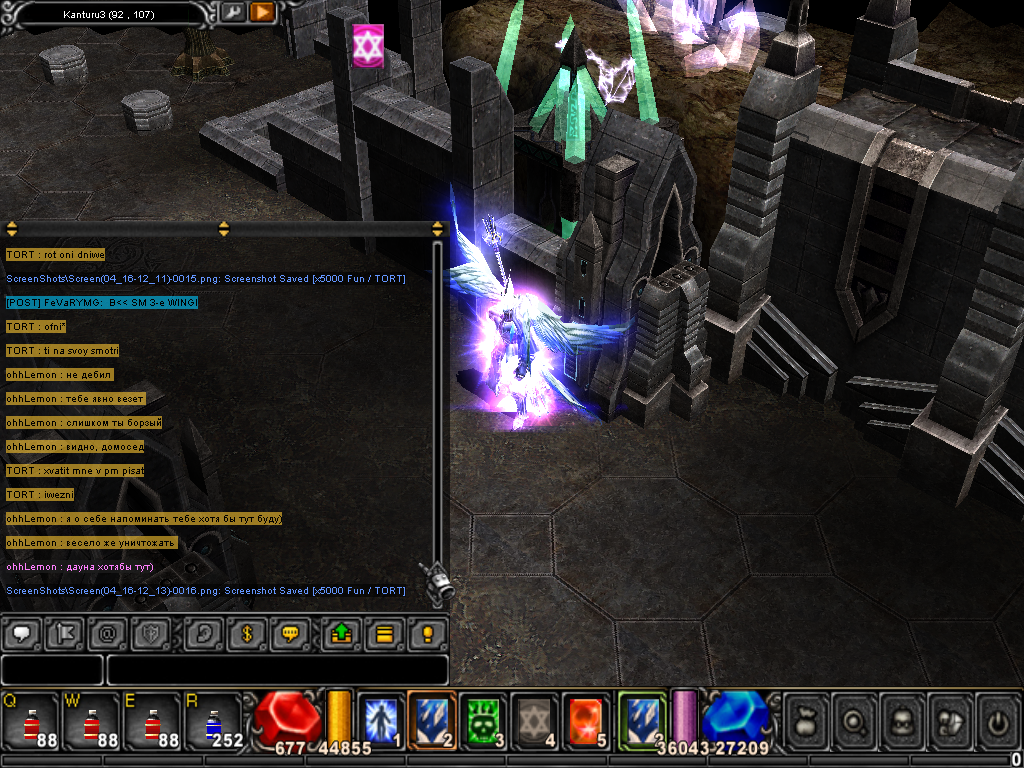Select skill 5 red orange ability
The width and height of the screenshot is (1024, 768).
(x=588, y=720)
